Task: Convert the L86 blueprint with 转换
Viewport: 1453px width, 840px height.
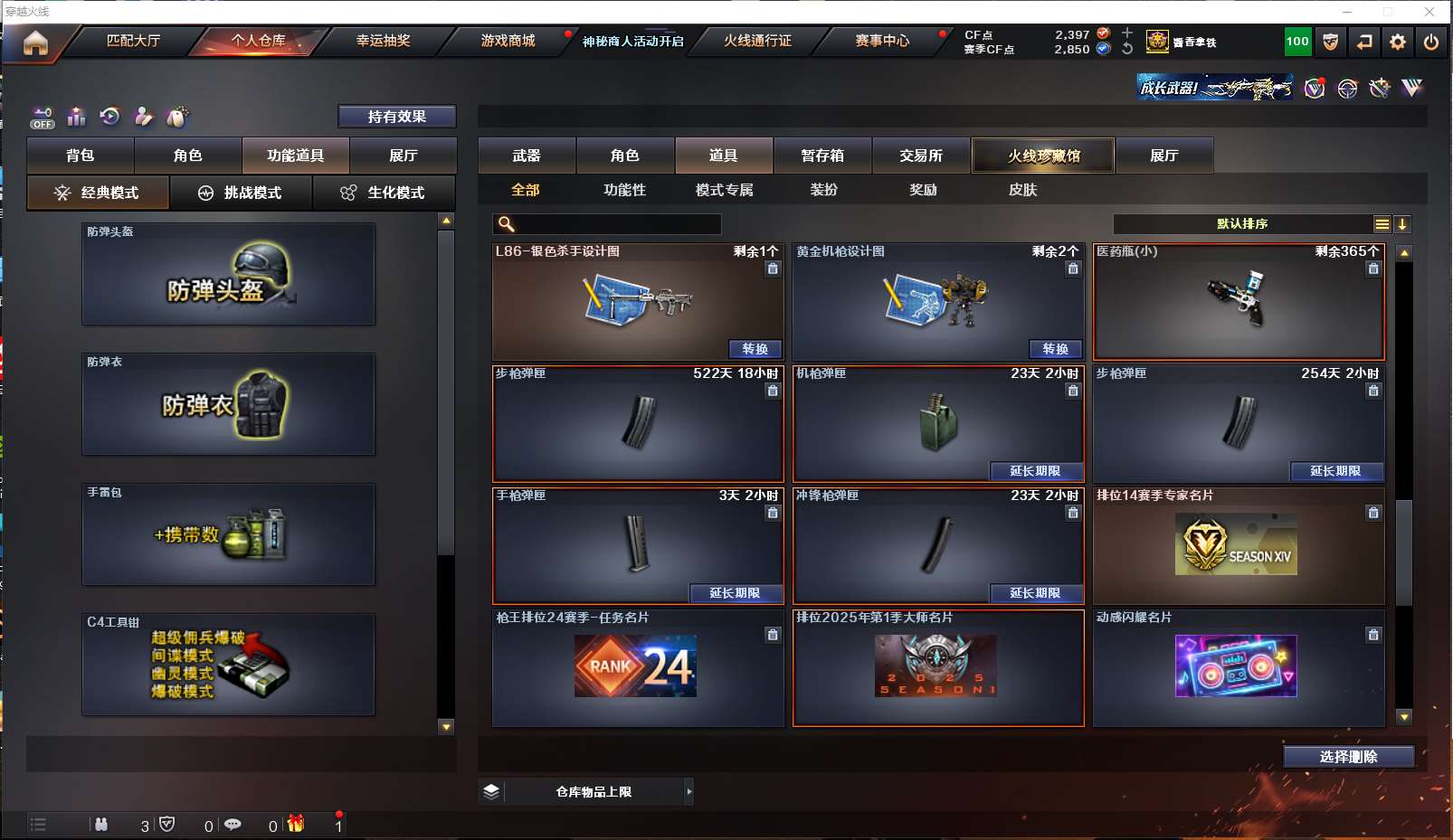Action: [x=755, y=349]
